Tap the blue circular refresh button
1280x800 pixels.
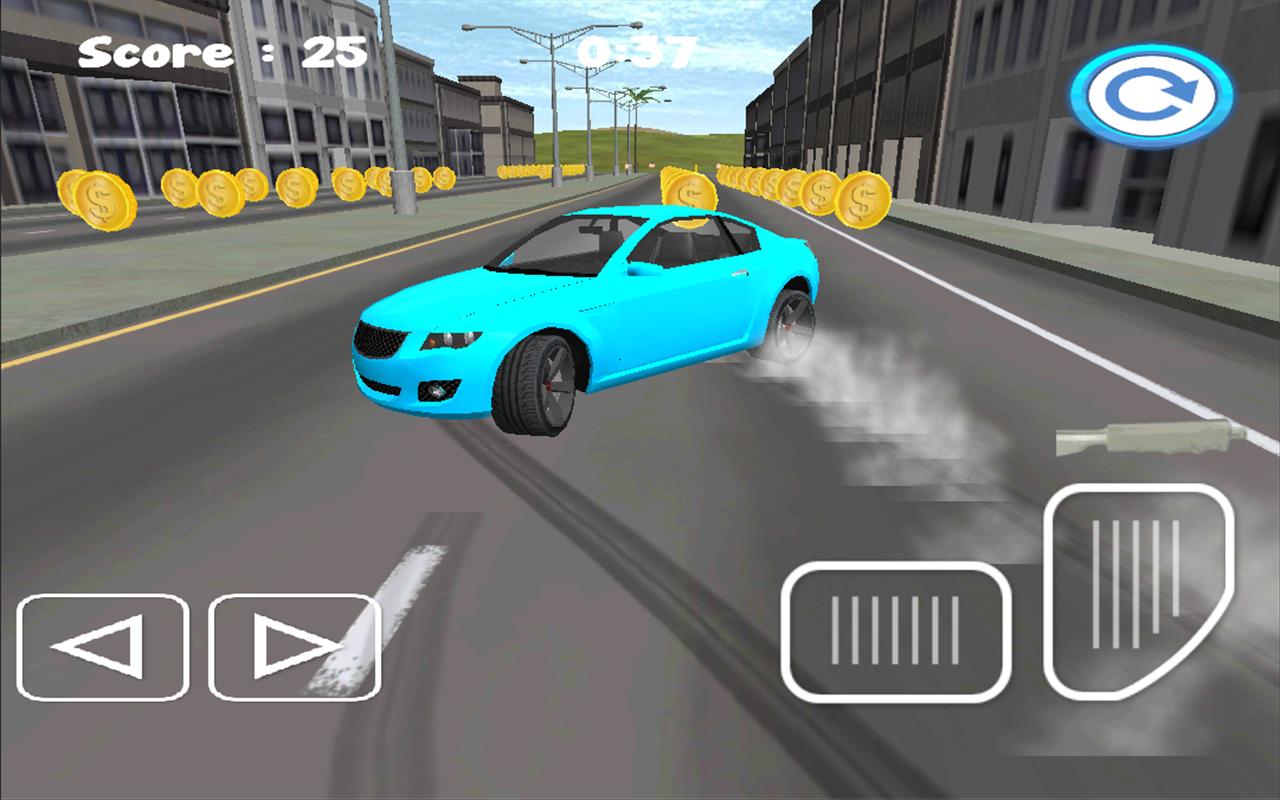[1151, 97]
